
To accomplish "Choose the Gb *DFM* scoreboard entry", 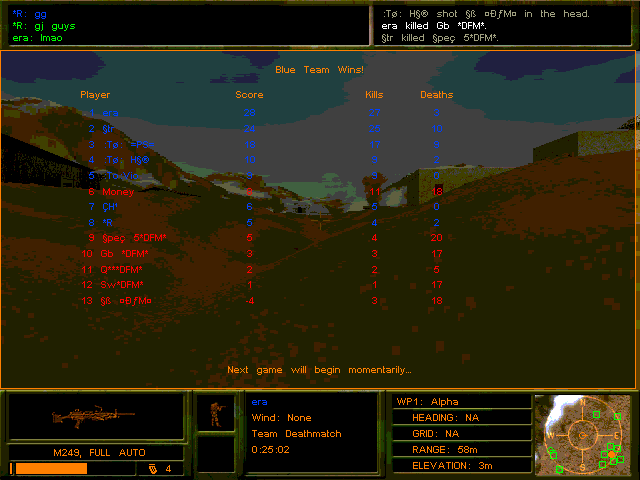I will click(x=125, y=254).
